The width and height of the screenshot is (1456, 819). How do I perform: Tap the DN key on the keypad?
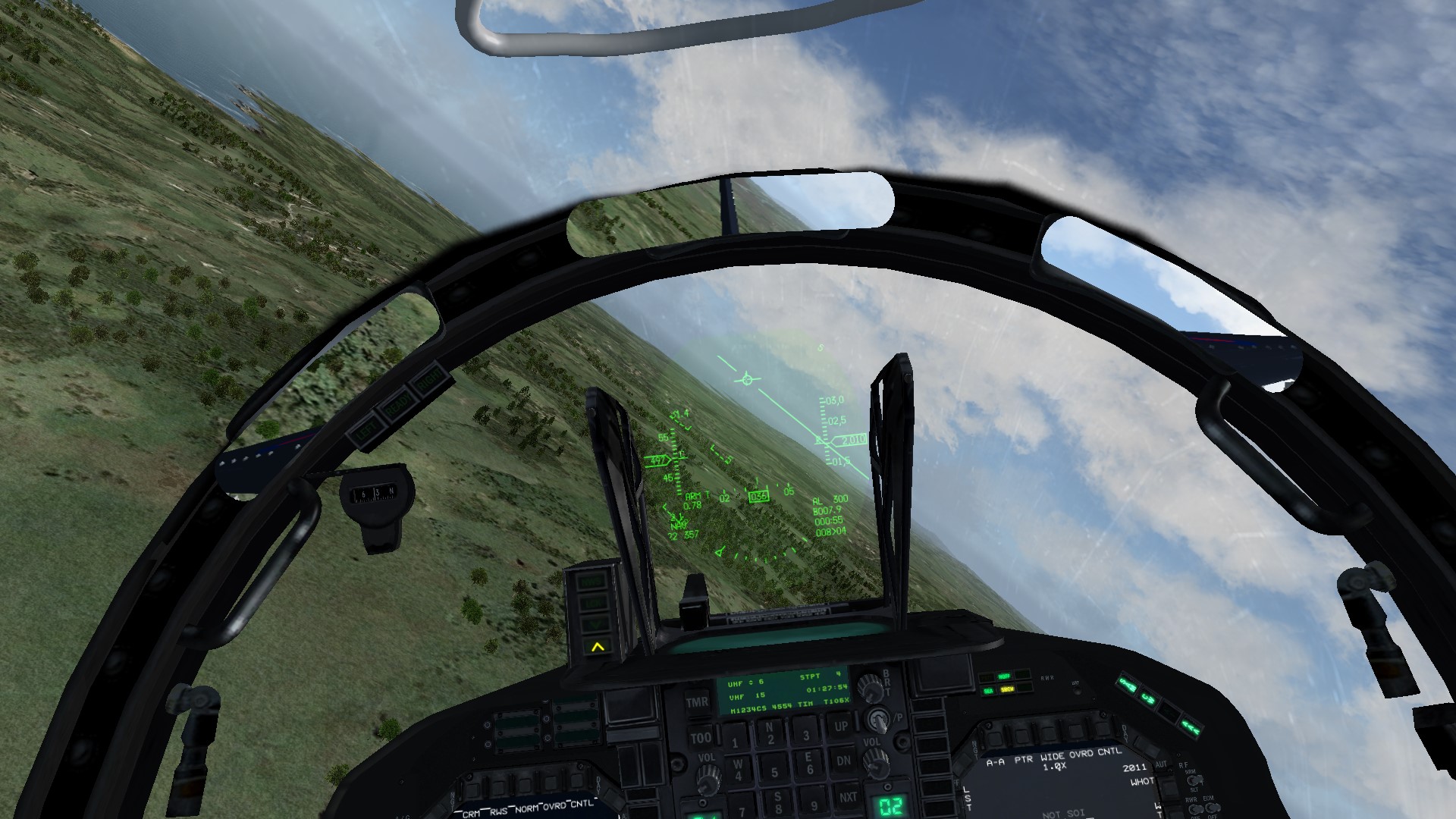coord(843,760)
